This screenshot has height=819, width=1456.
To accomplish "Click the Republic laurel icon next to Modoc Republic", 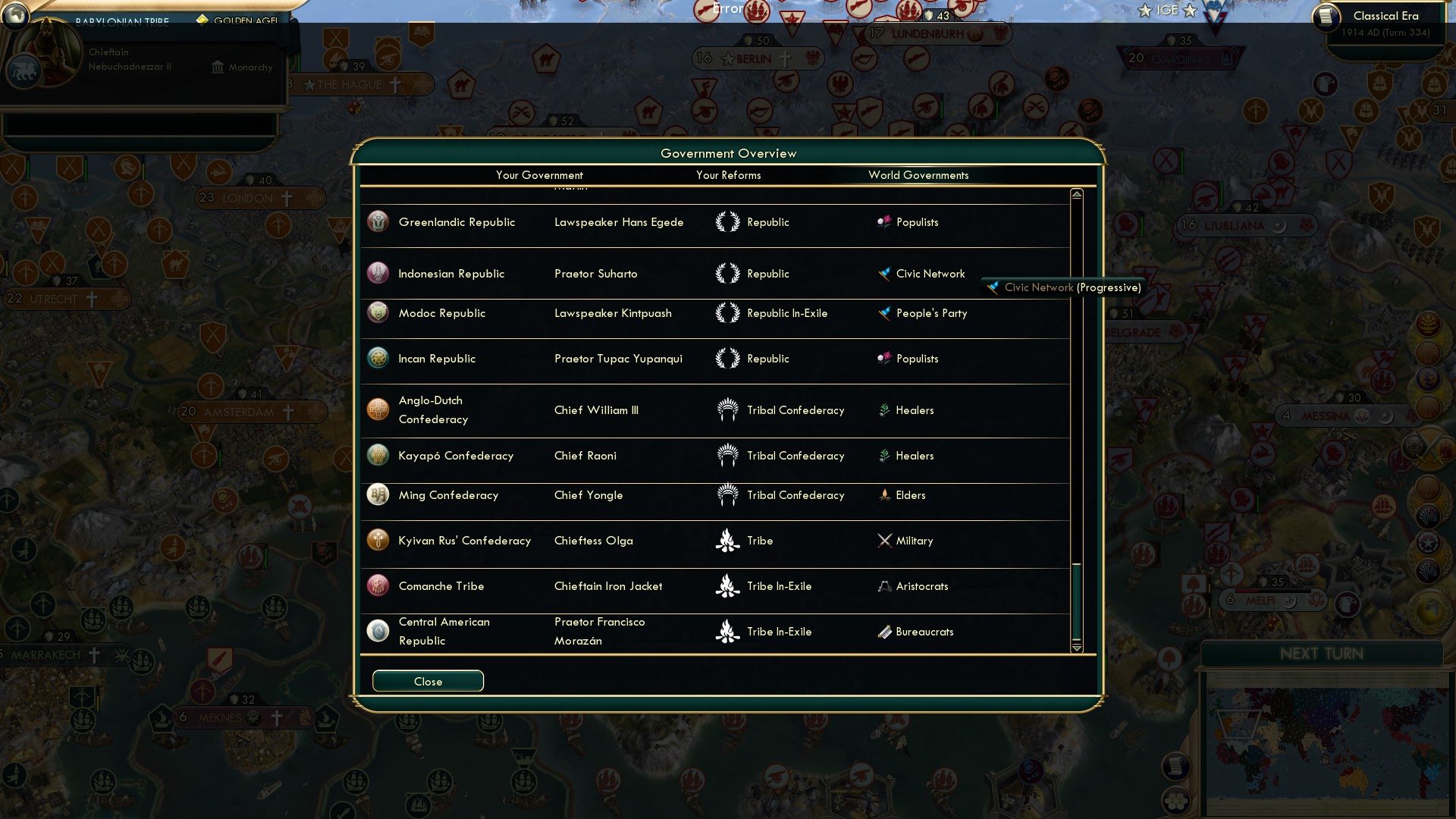I will [x=726, y=312].
